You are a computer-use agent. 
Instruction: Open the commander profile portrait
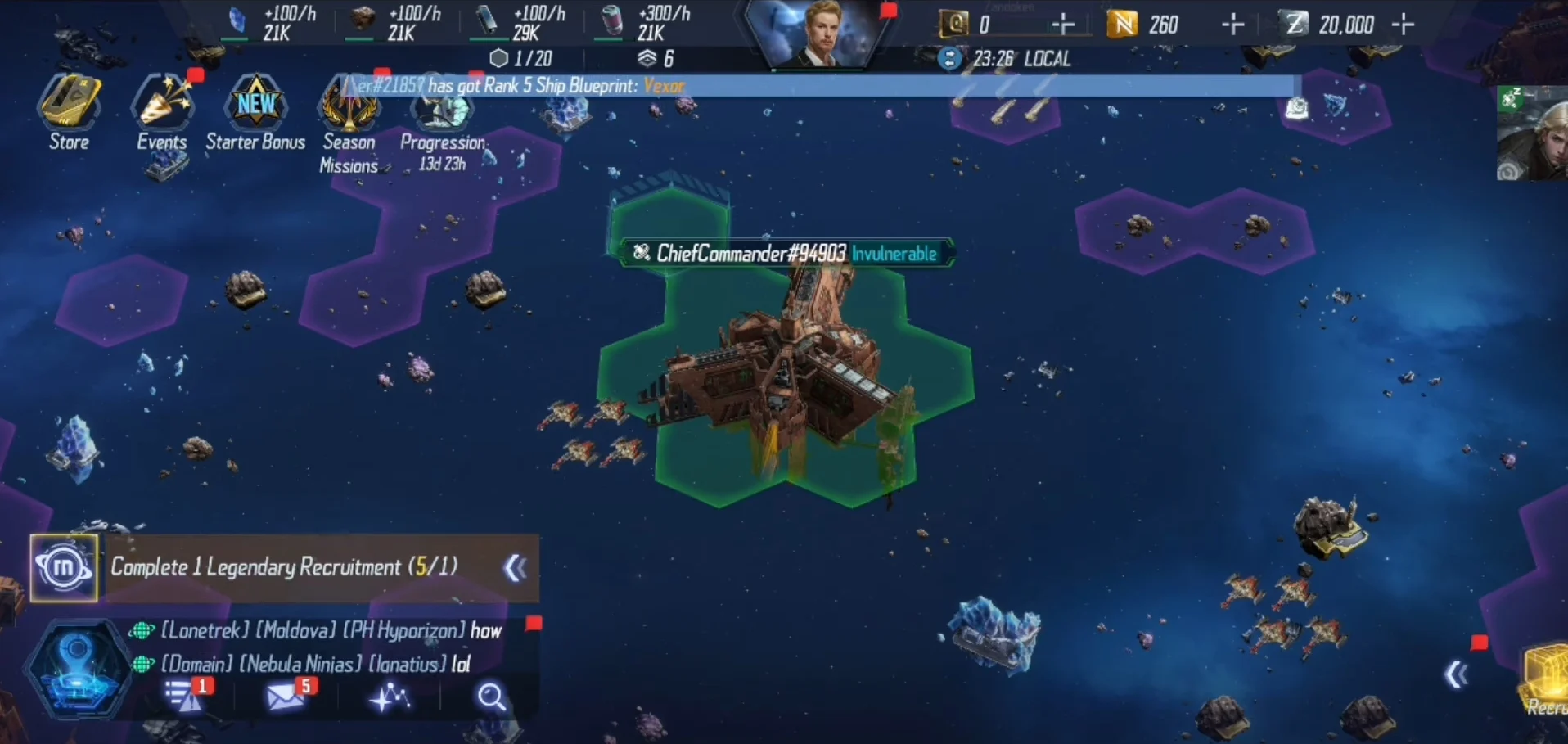pos(821,34)
